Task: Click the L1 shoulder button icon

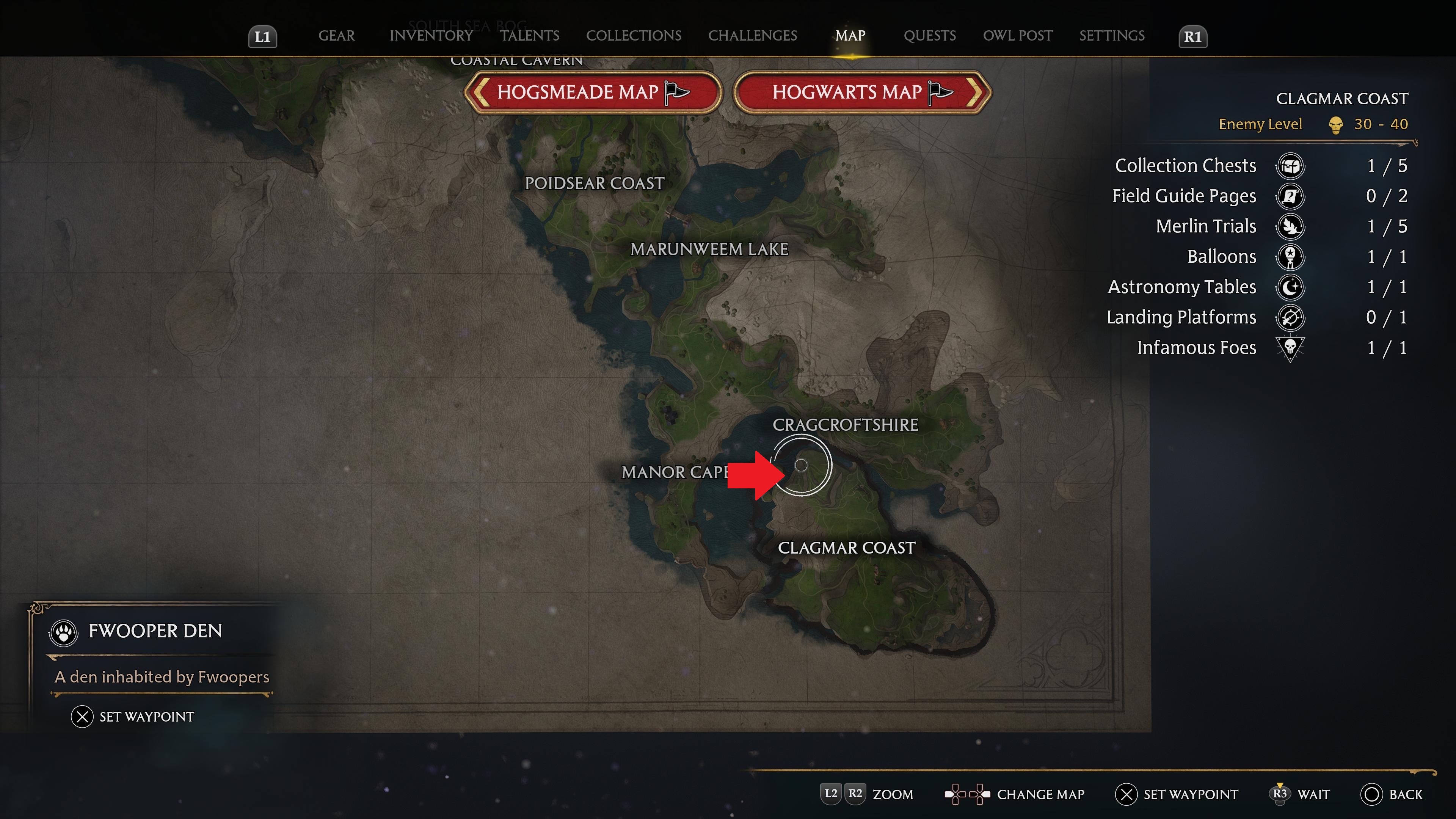Action: [x=262, y=36]
